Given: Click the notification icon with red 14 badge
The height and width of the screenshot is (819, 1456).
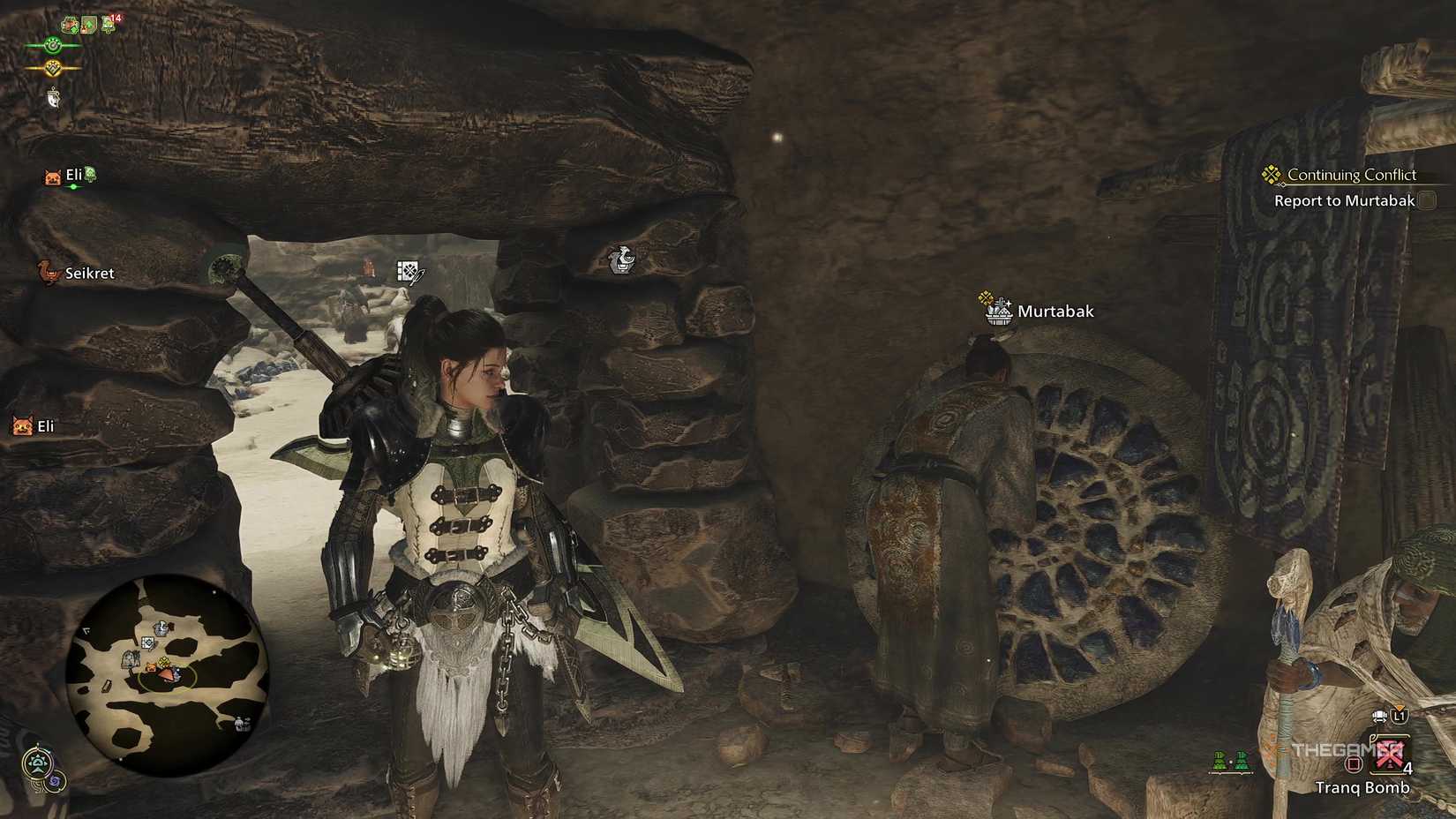Looking at the screenshot, I should pyautogui.click(x=106, y=25).
